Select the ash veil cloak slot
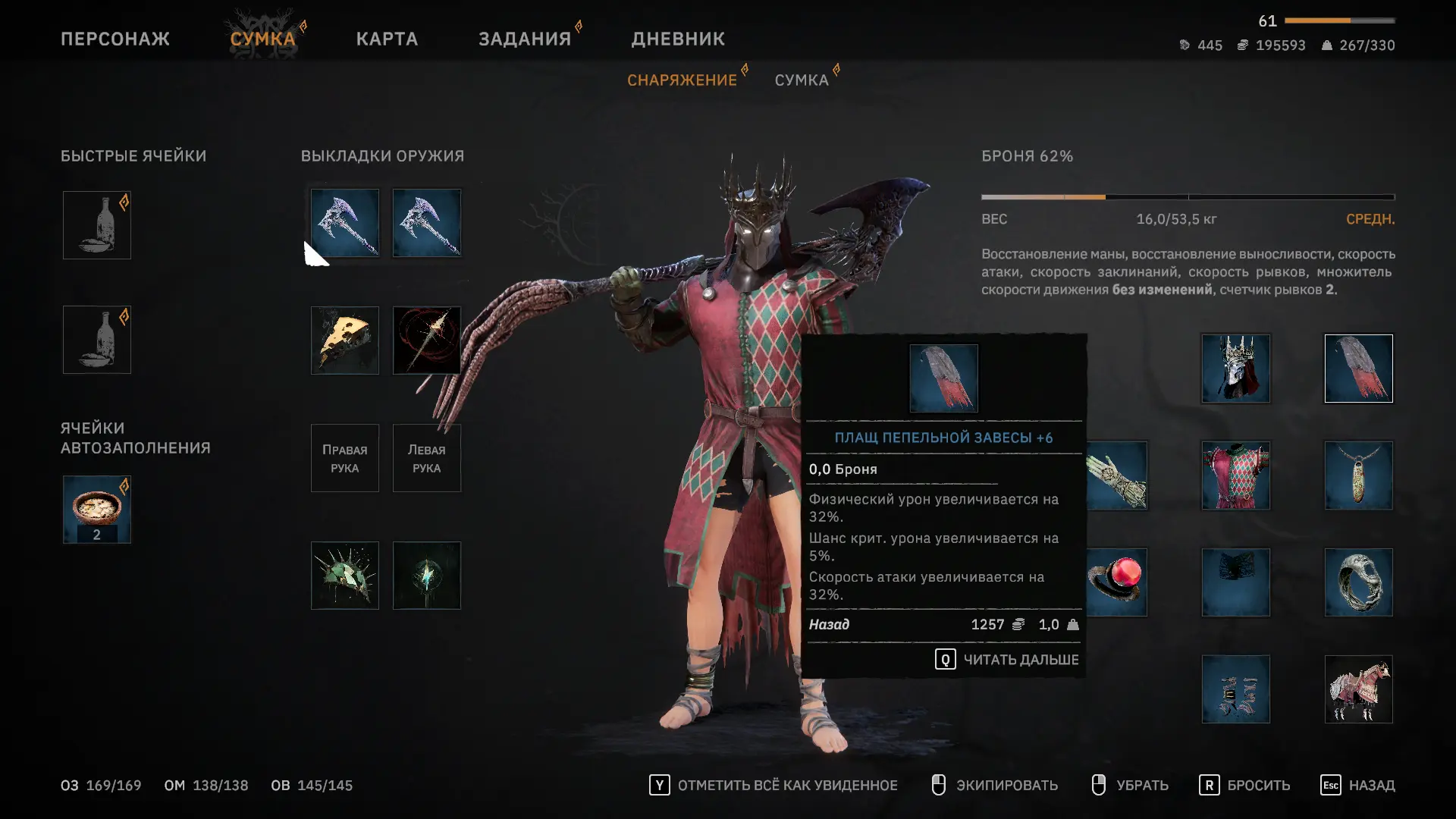 pyautogui.click(x=1359, y=369)
